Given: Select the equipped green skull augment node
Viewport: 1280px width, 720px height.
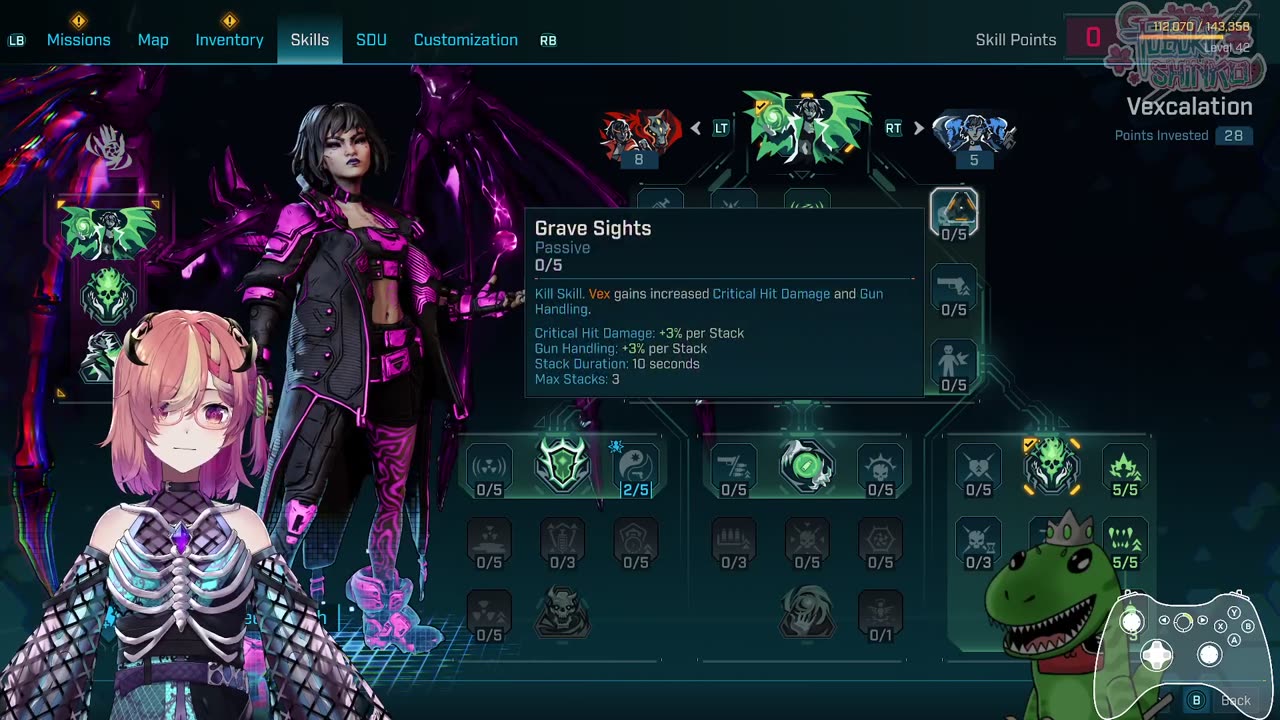Looking at the screenshot, I should (x=1051, y=465).
